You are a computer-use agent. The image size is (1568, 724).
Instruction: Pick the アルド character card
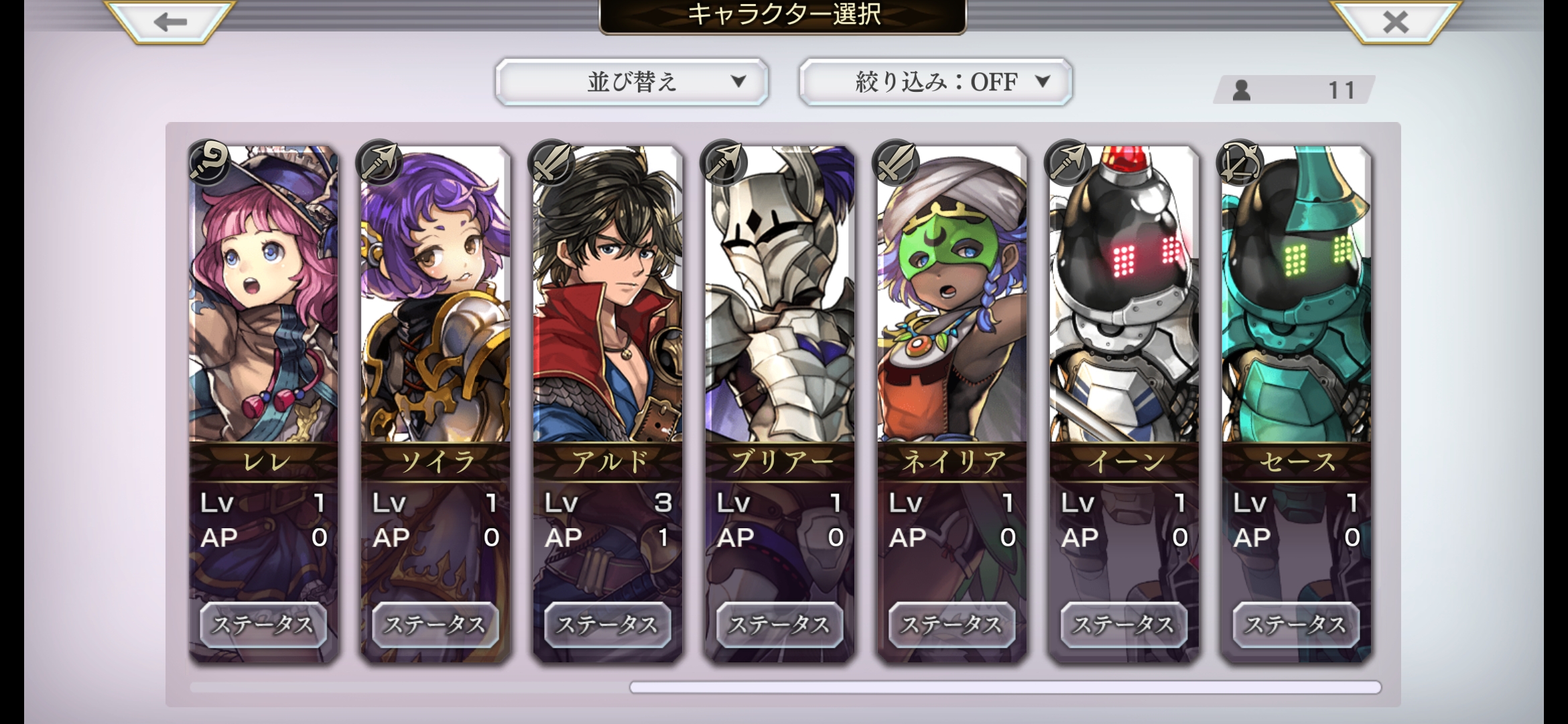tap(608, 302)
